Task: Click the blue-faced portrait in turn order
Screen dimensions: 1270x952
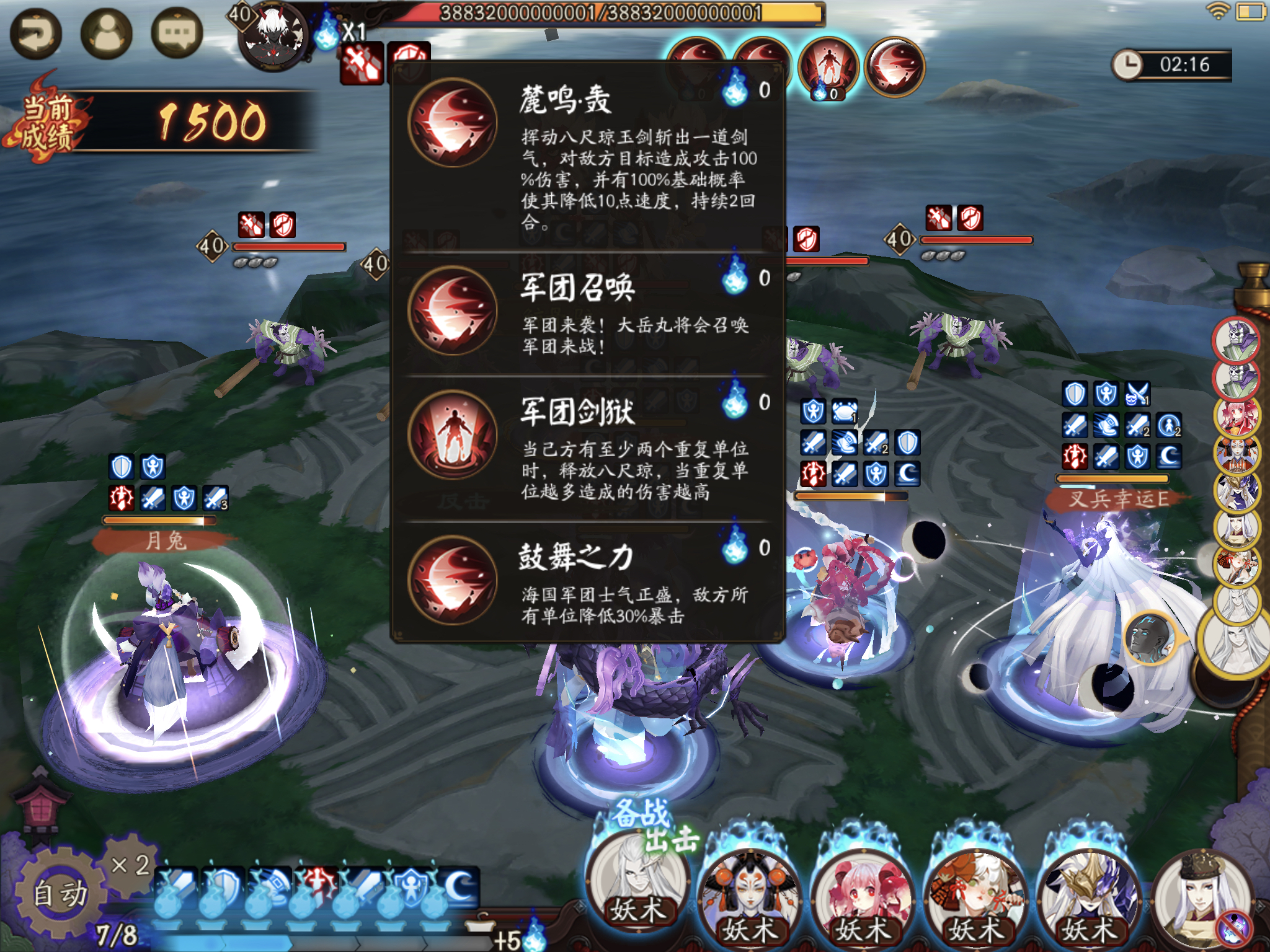Action: [x=1149, y=637]
